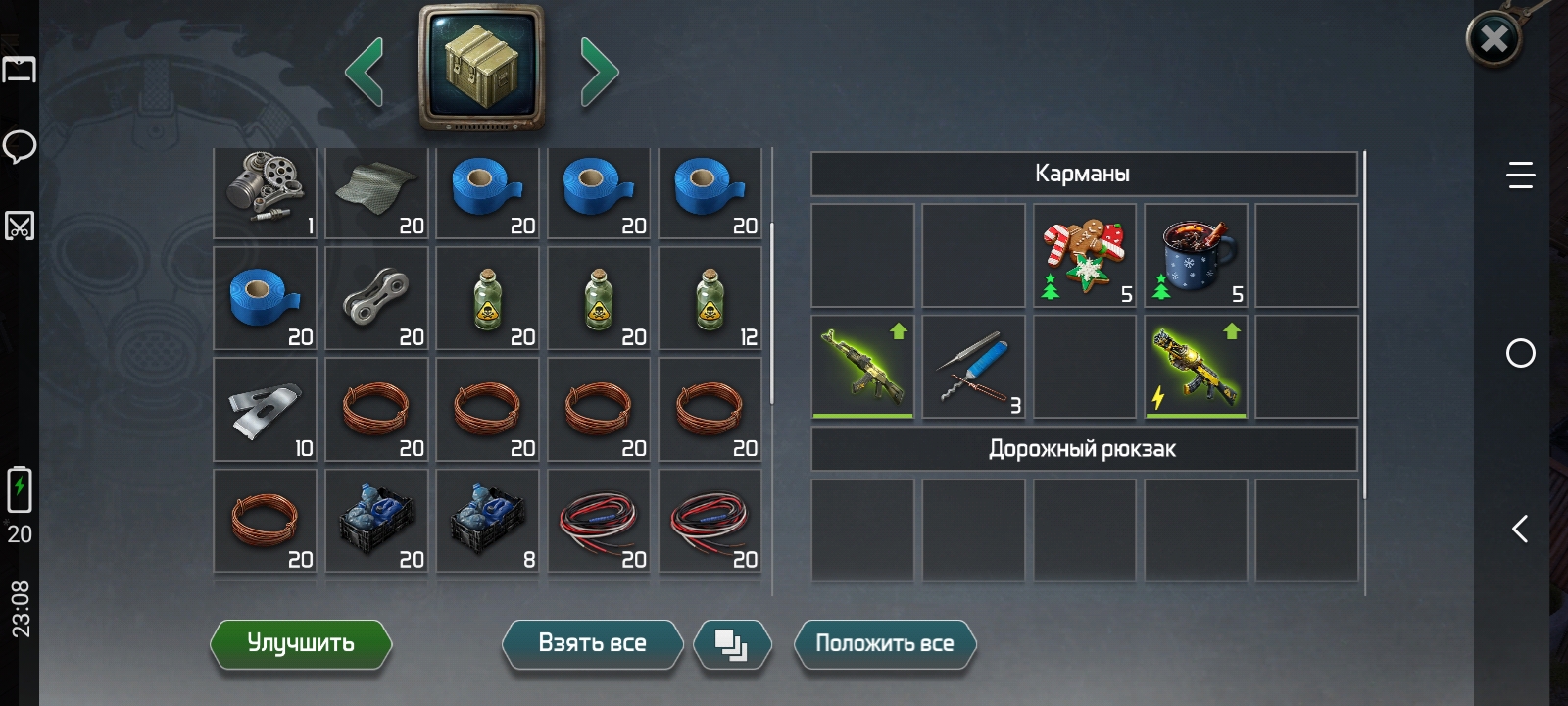Image resolution: width=1568 pixels, height=706 pixels.
Task: Tap the Android home circle button
Action: point(1520,353)
